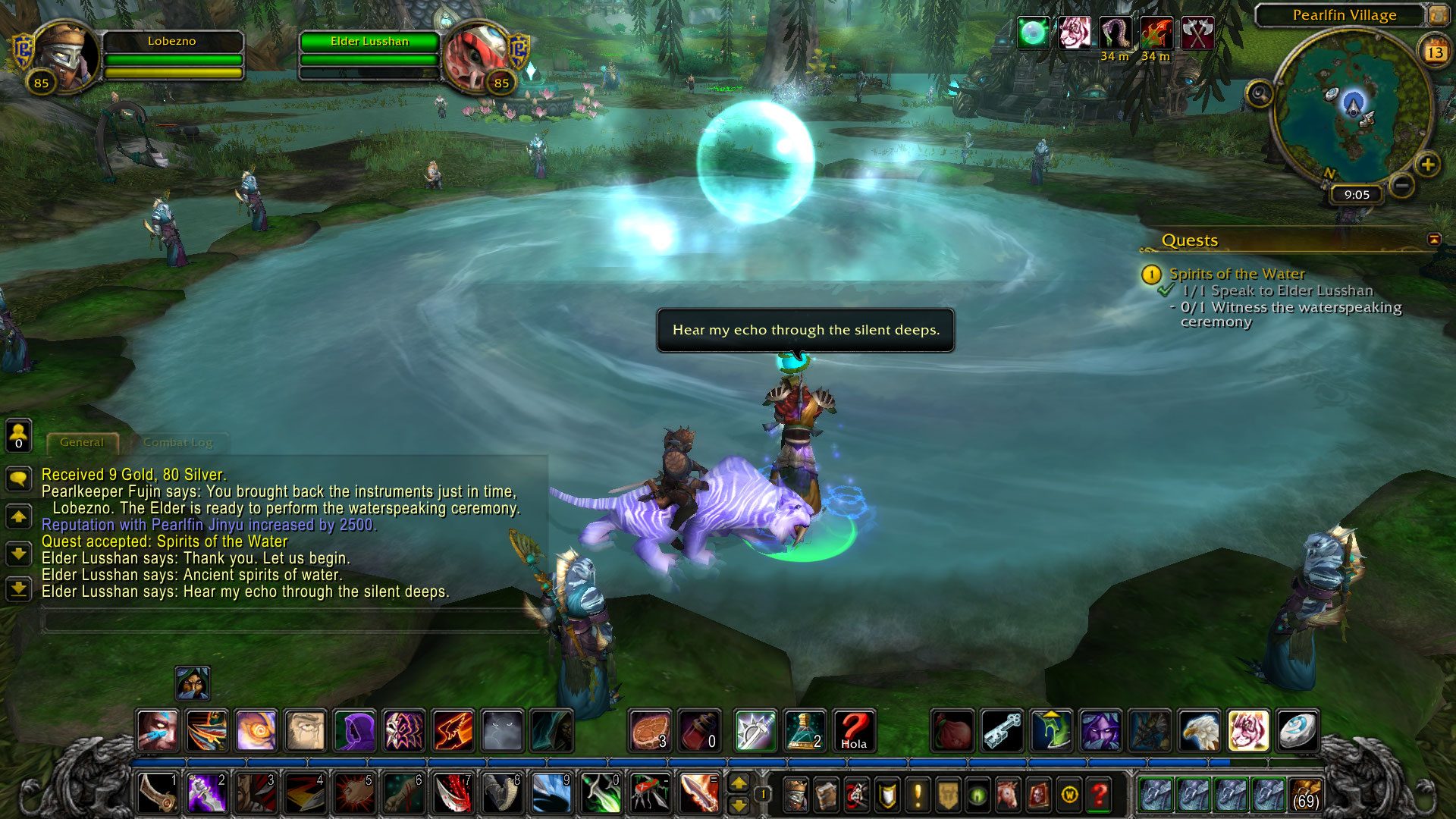The image size is (1456, 819).
Task: Summon the white eagle mount
Action: pos(1199,731)
